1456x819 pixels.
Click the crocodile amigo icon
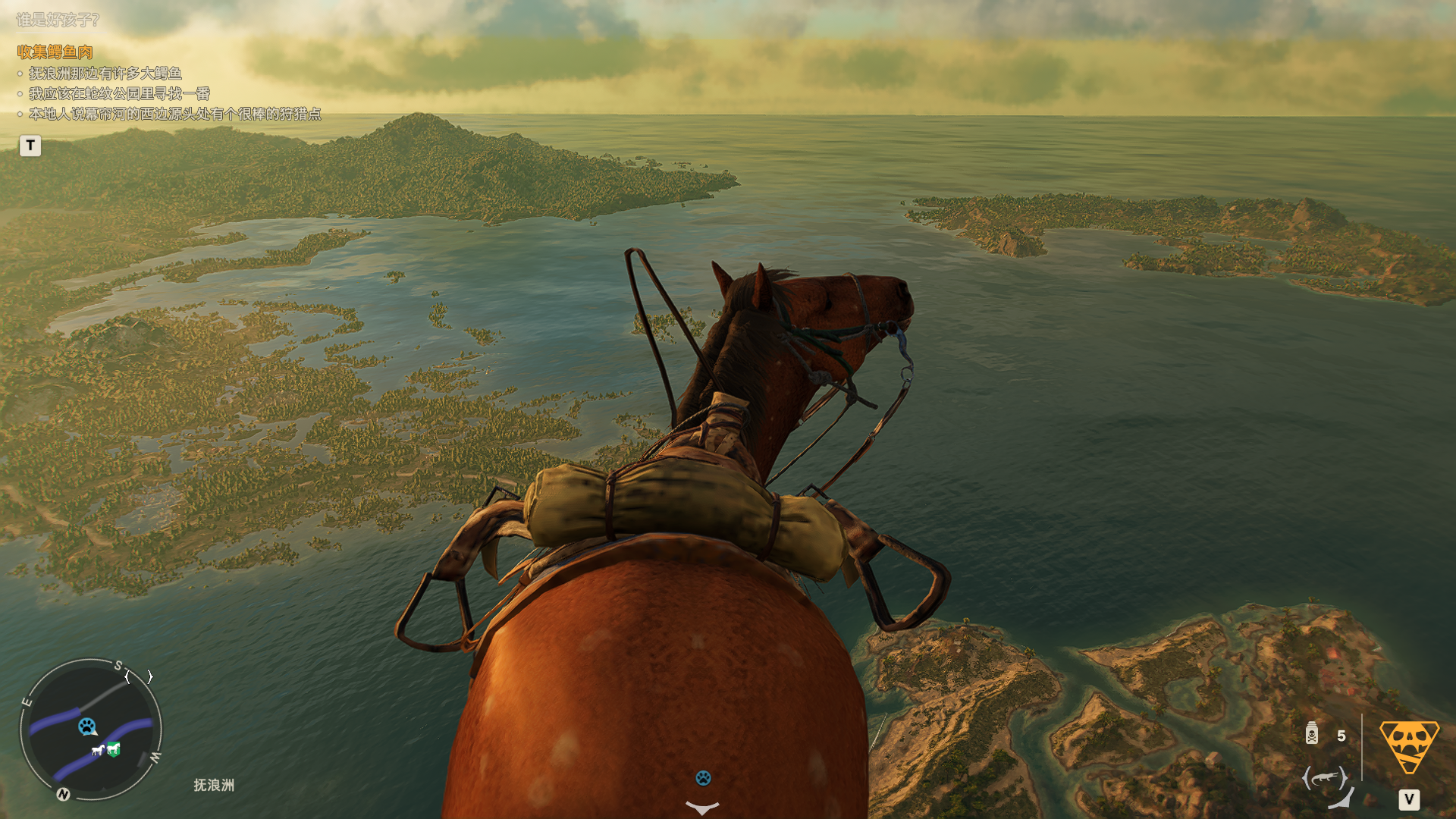point(1325,778)
